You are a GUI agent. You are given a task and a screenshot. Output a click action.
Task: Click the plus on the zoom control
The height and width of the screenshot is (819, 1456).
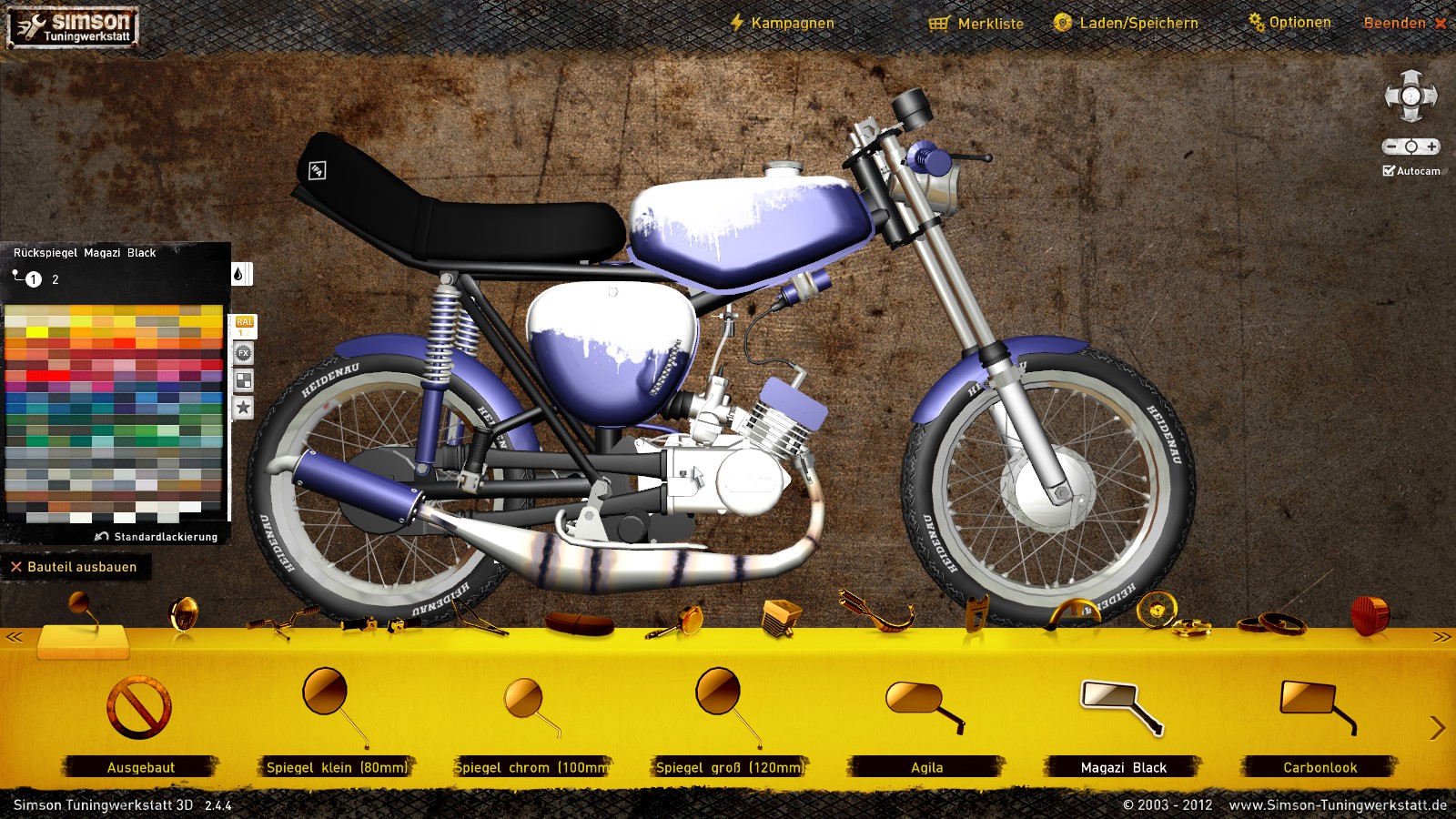(1432, 146)
